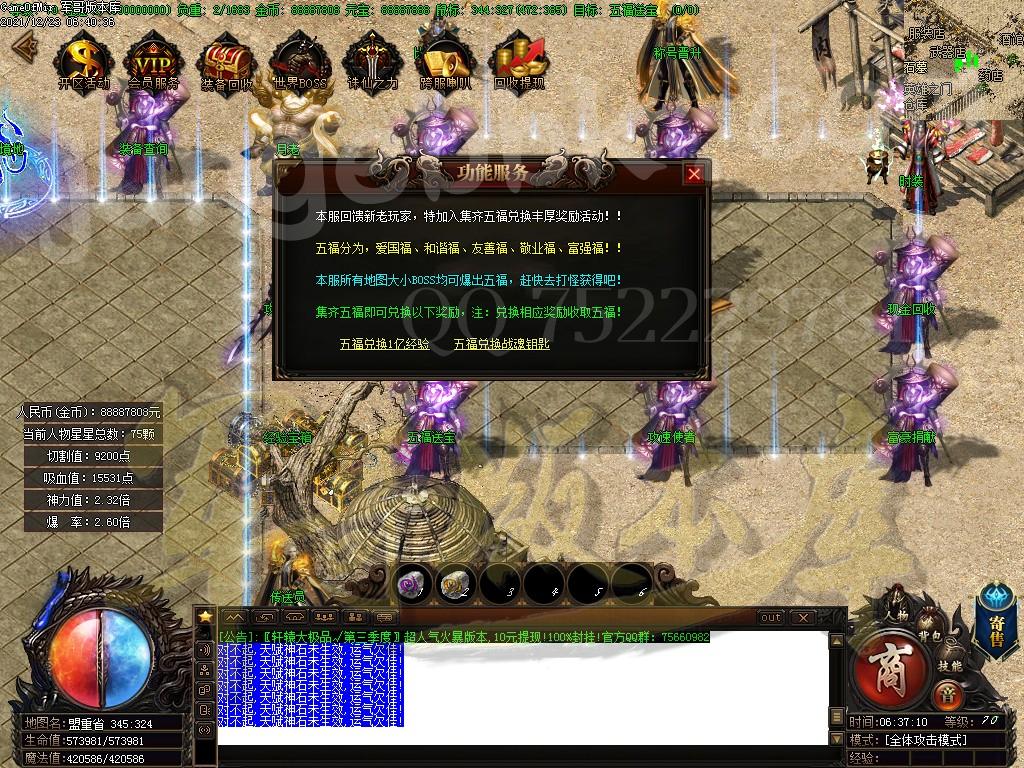Open the VIP 会员服务 menu
The height and width of the screenshot is (768, 1024).
154,61
